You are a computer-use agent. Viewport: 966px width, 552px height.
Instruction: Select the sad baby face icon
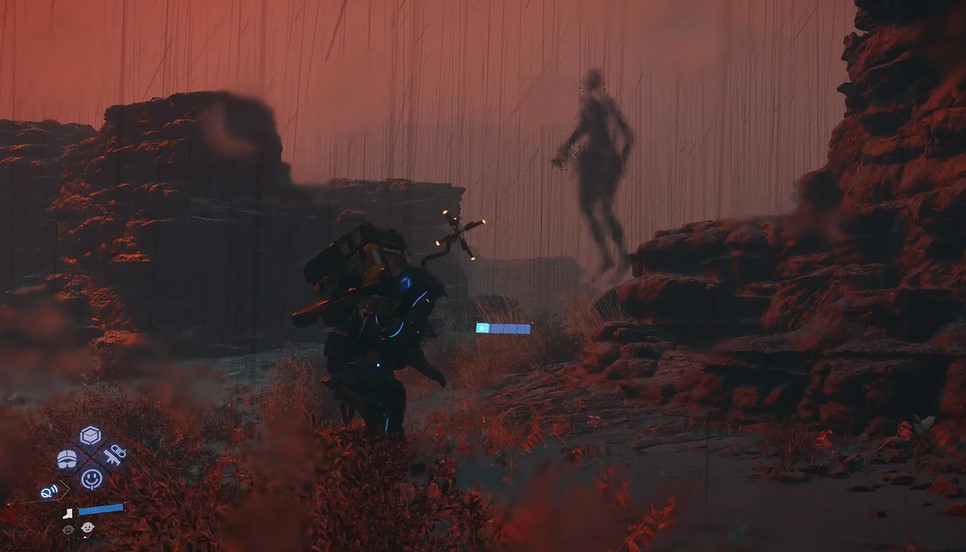68,529
